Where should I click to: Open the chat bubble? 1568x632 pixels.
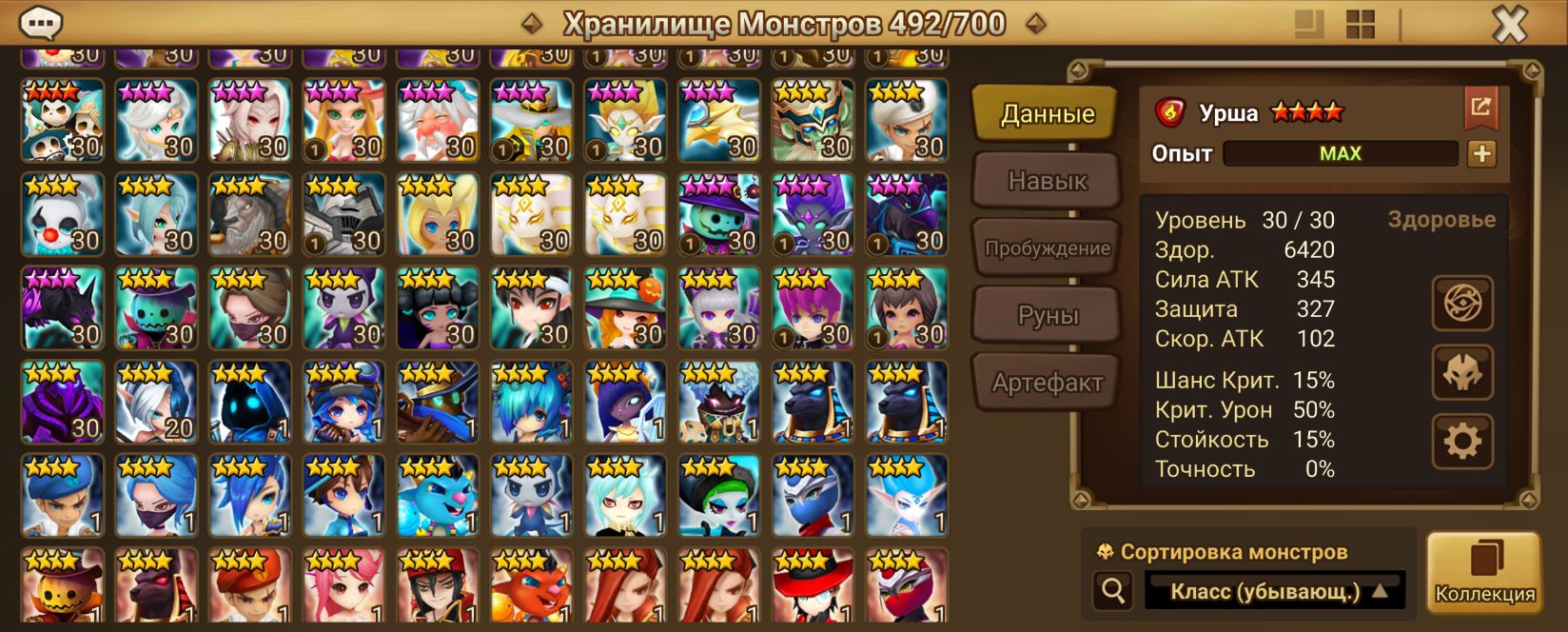(41, 22)
